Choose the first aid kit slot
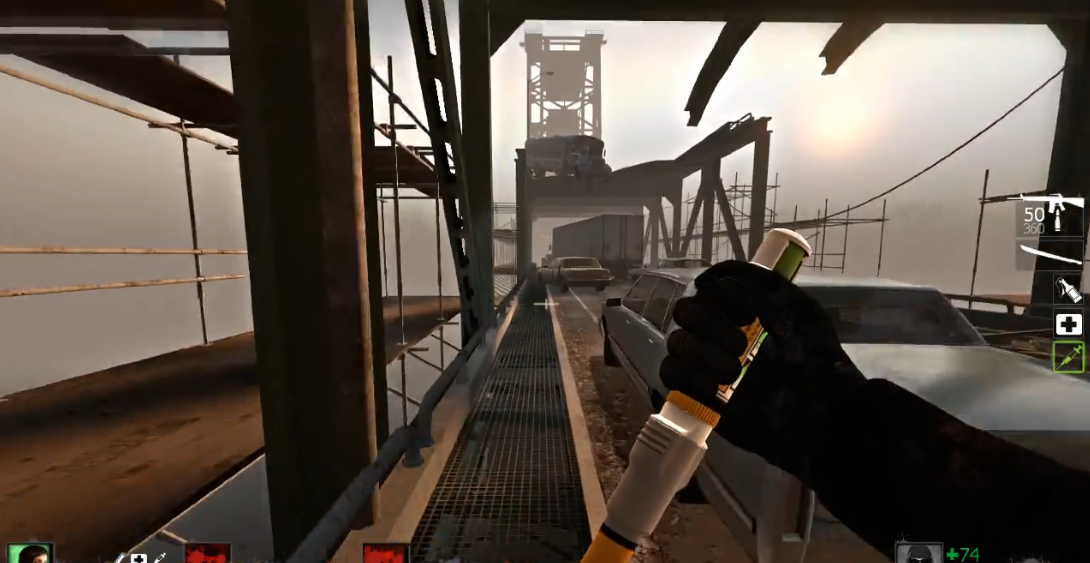The width and height of the screenshot is (1090, 563). click(x=1068, y=323)
